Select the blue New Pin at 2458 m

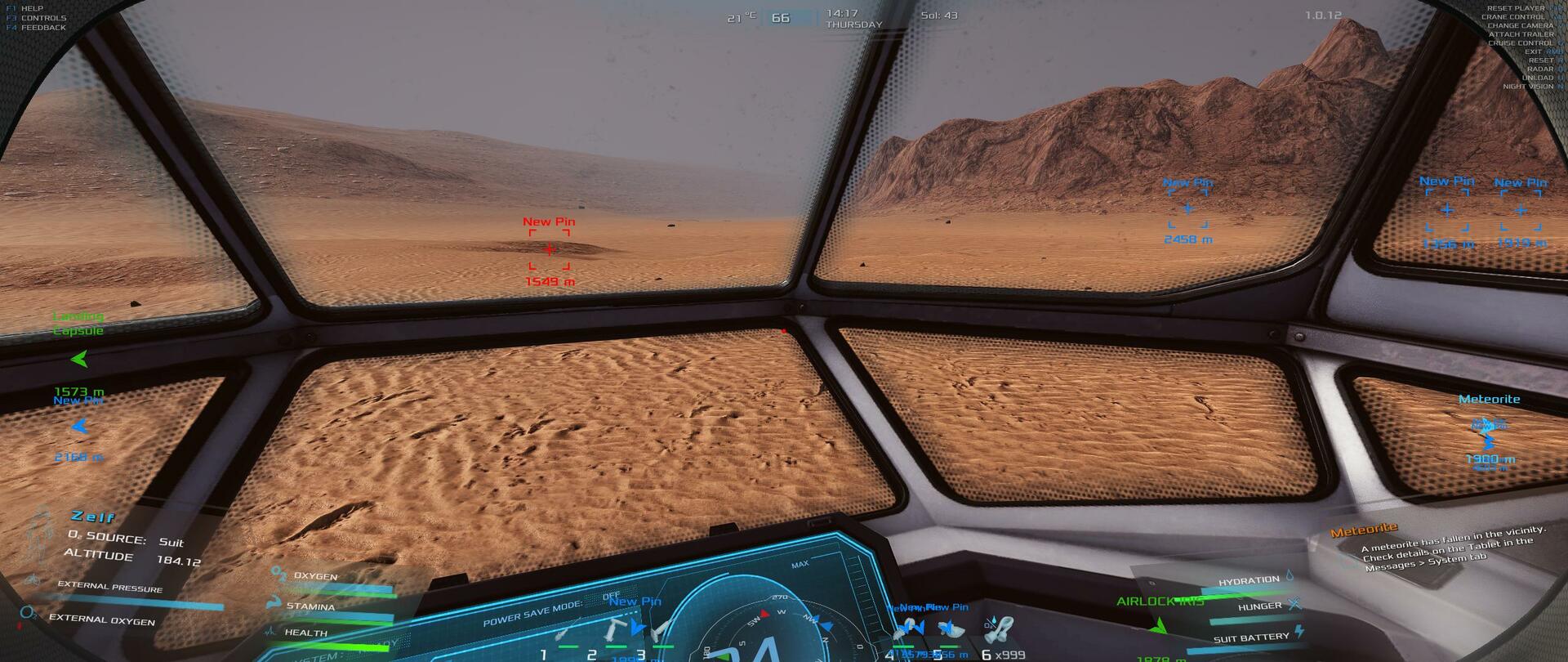pyautogui.click(x=1188, y=209)
